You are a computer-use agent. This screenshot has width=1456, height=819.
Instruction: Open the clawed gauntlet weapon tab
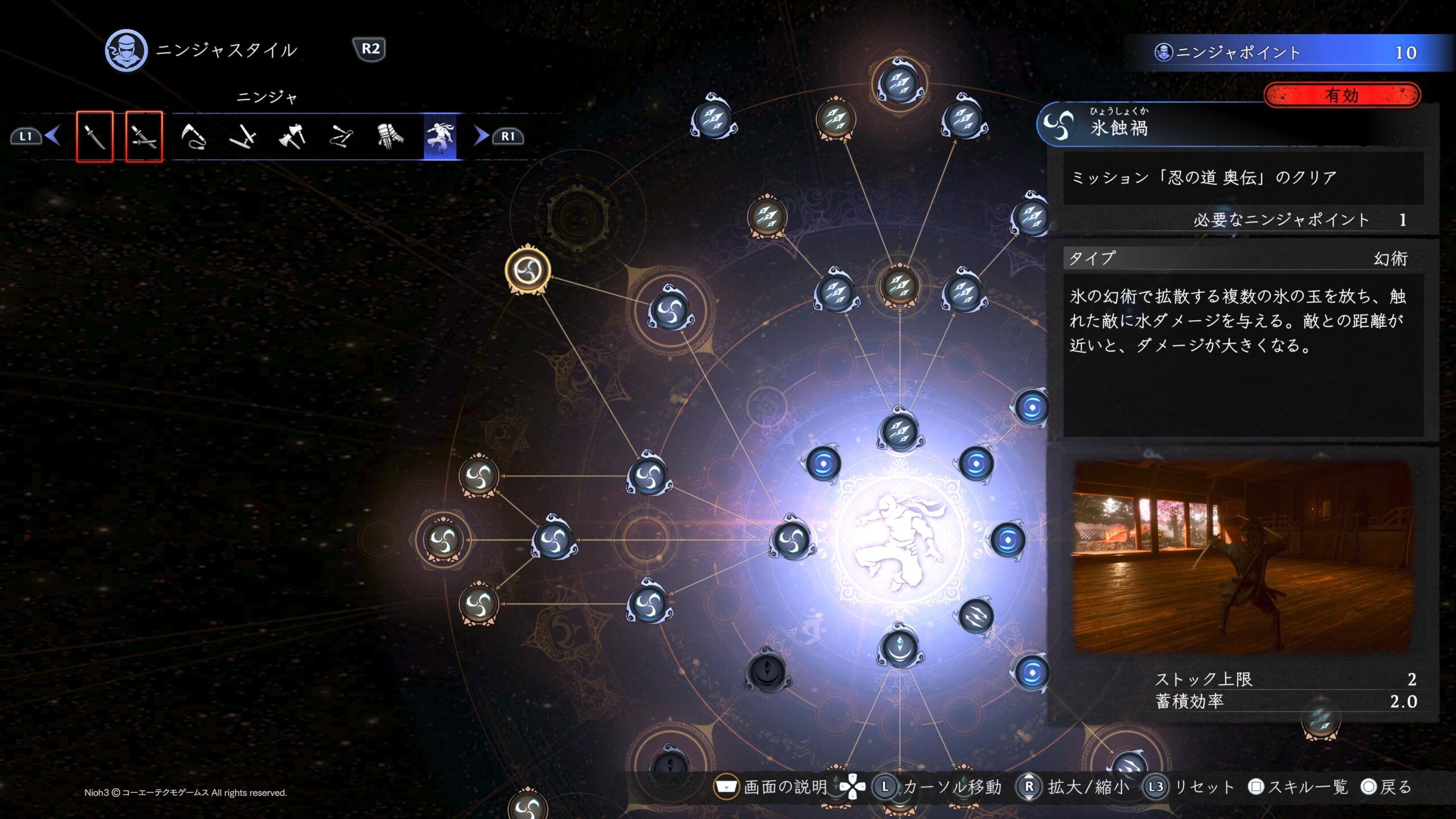click(x=391, y=136)
